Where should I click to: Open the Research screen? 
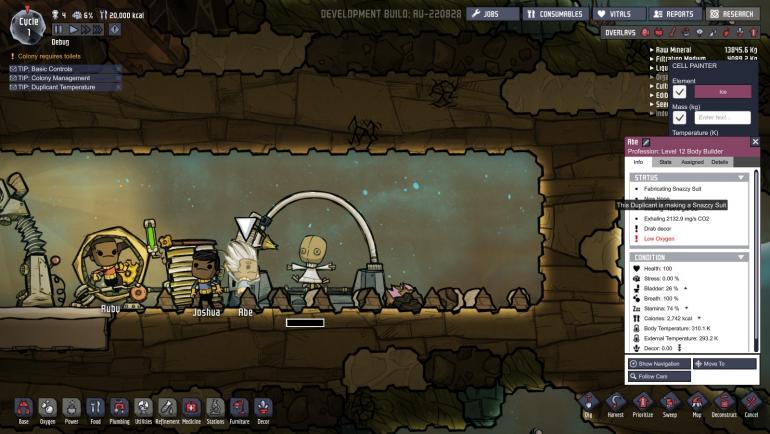coord(732,14)
